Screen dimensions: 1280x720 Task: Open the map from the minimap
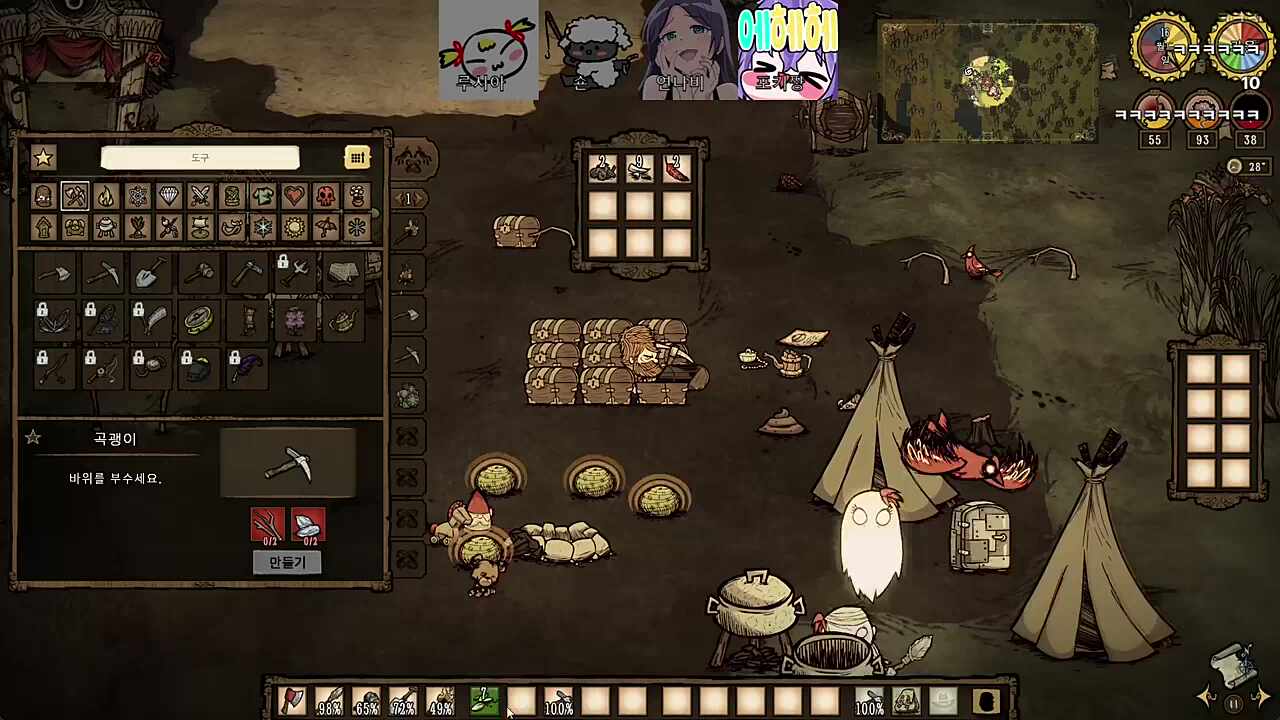click(988, 82)
